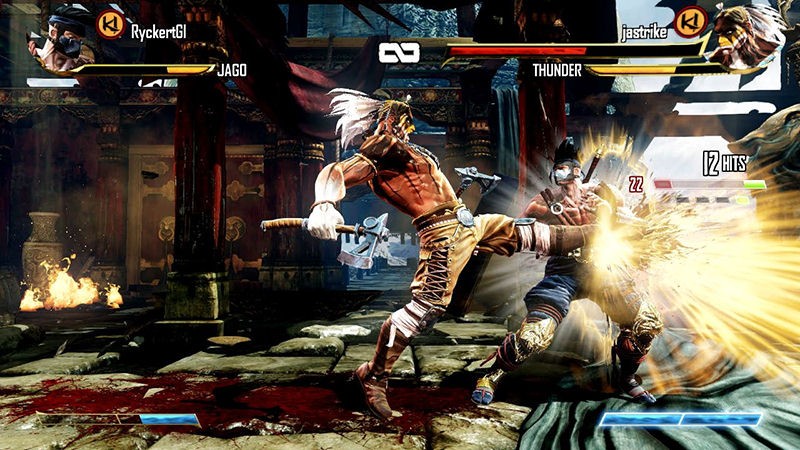Select the KI emblem beside RyckertGI
This screenshot has height=450, width=800.
pos(109,24)
